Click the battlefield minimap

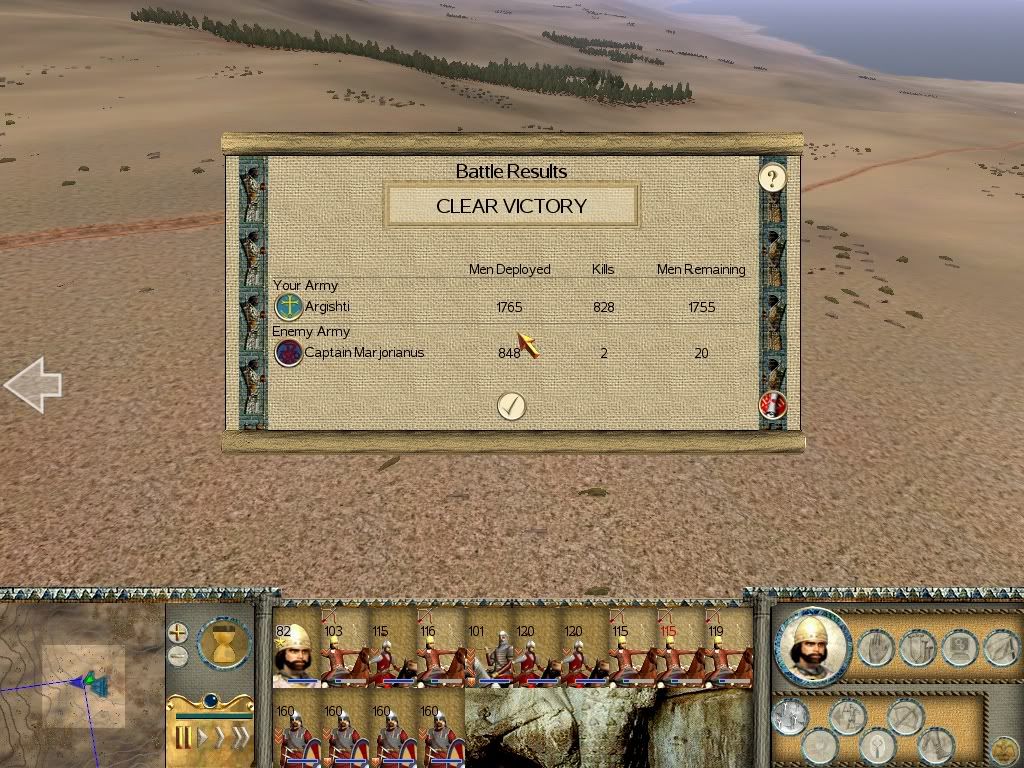click(x=82, y=682)
